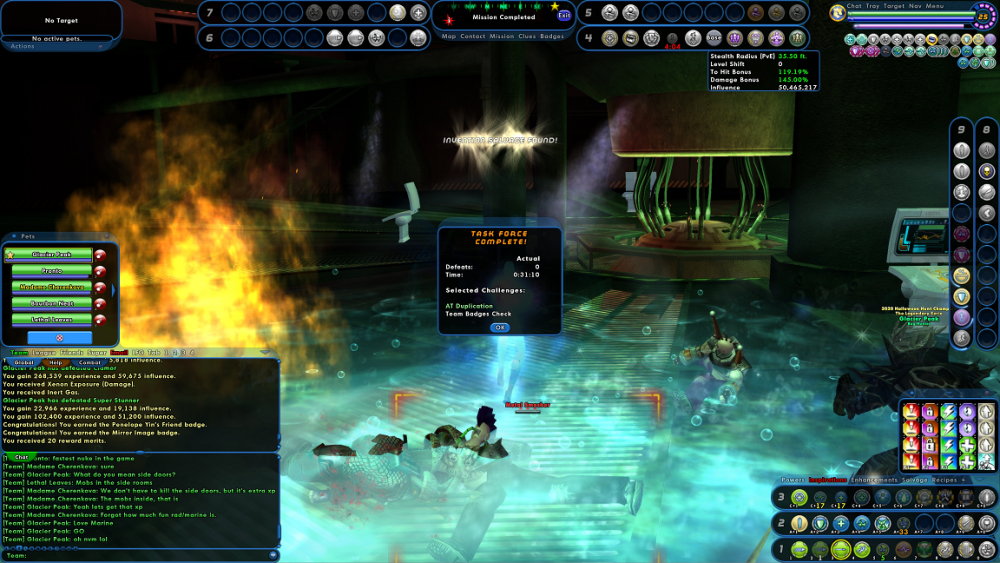The width and height of the screenshot is (1000, 563).
Task: Select teammate Madame Cherenkova
Action: 52,287
